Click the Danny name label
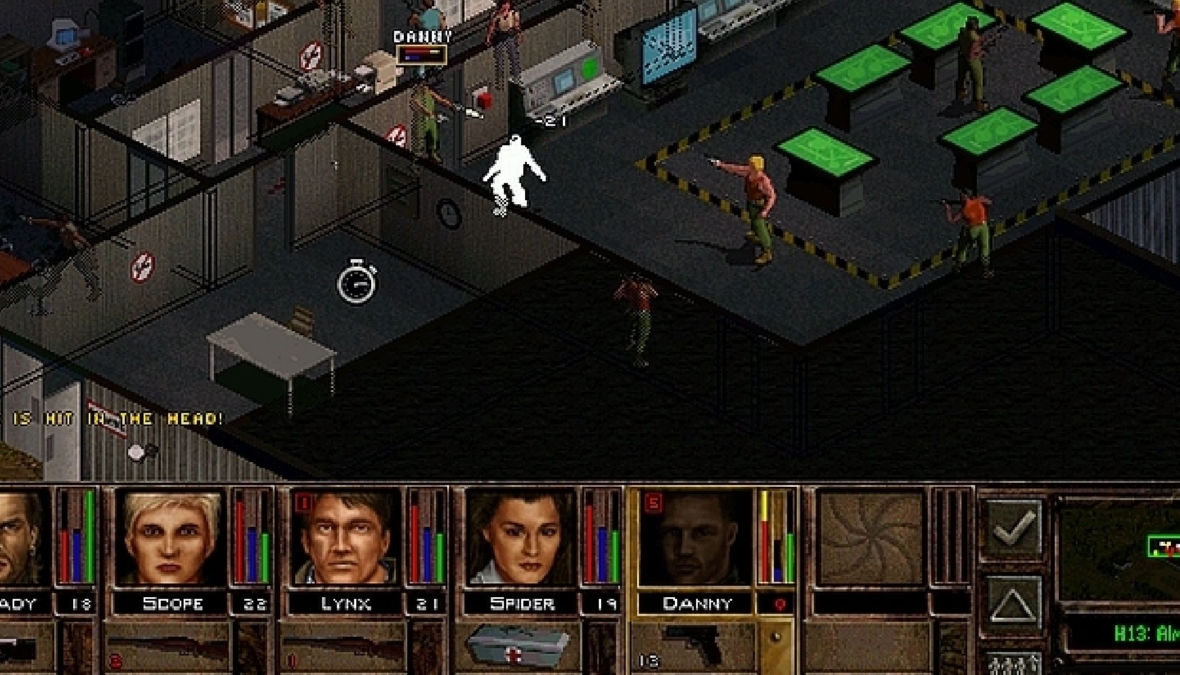Image resolution: width=1180 pixels, height=675 pixels. click(x=695, y=604)
